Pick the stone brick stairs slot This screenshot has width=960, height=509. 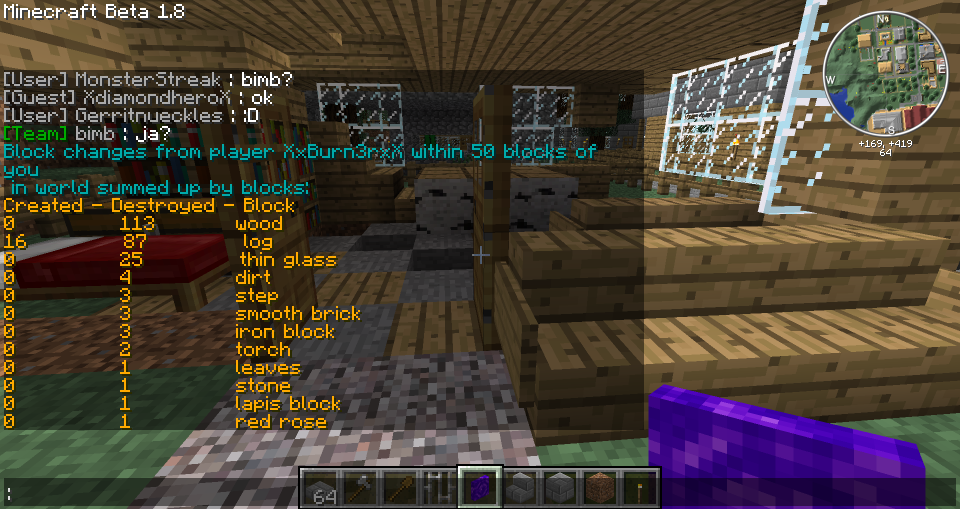point(520,489)
